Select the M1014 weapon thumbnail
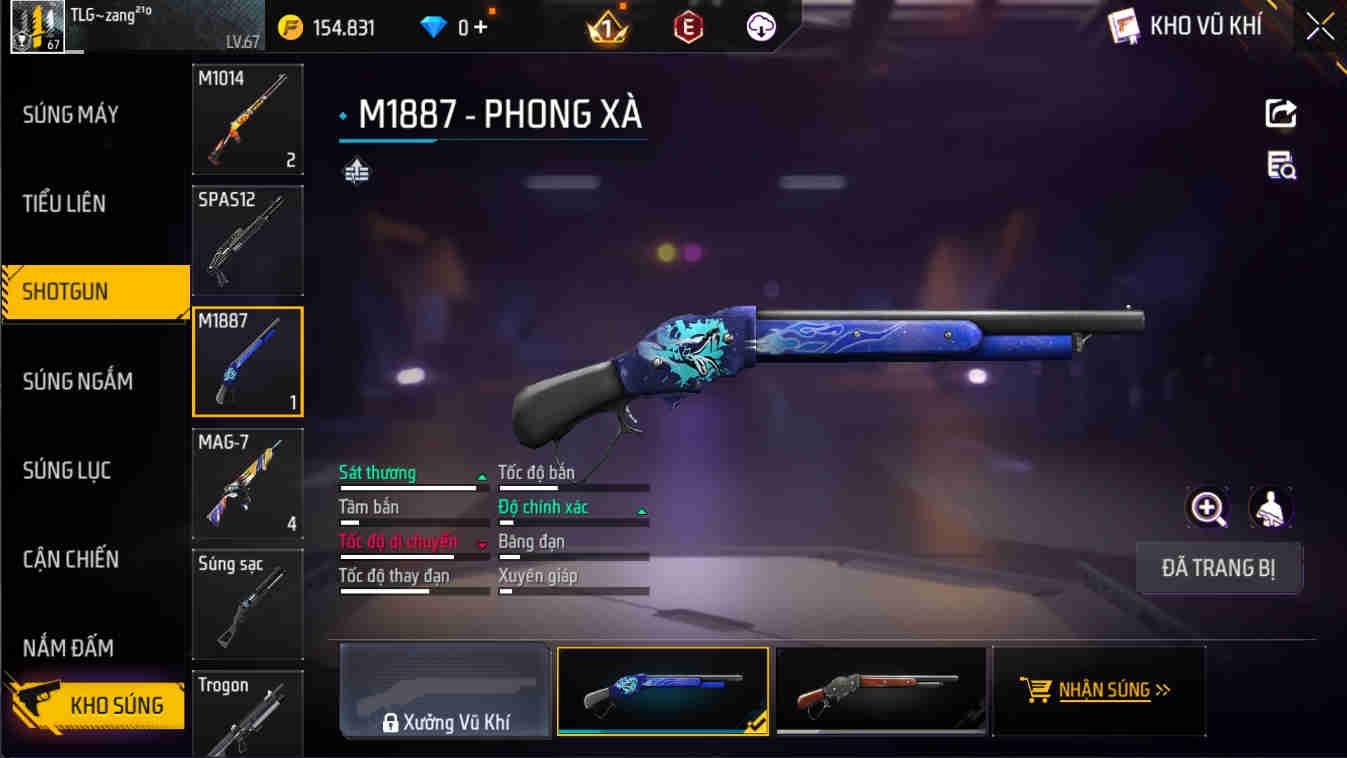The width and height of the screenshot is (1347, 758). click(x=247, y=119)
